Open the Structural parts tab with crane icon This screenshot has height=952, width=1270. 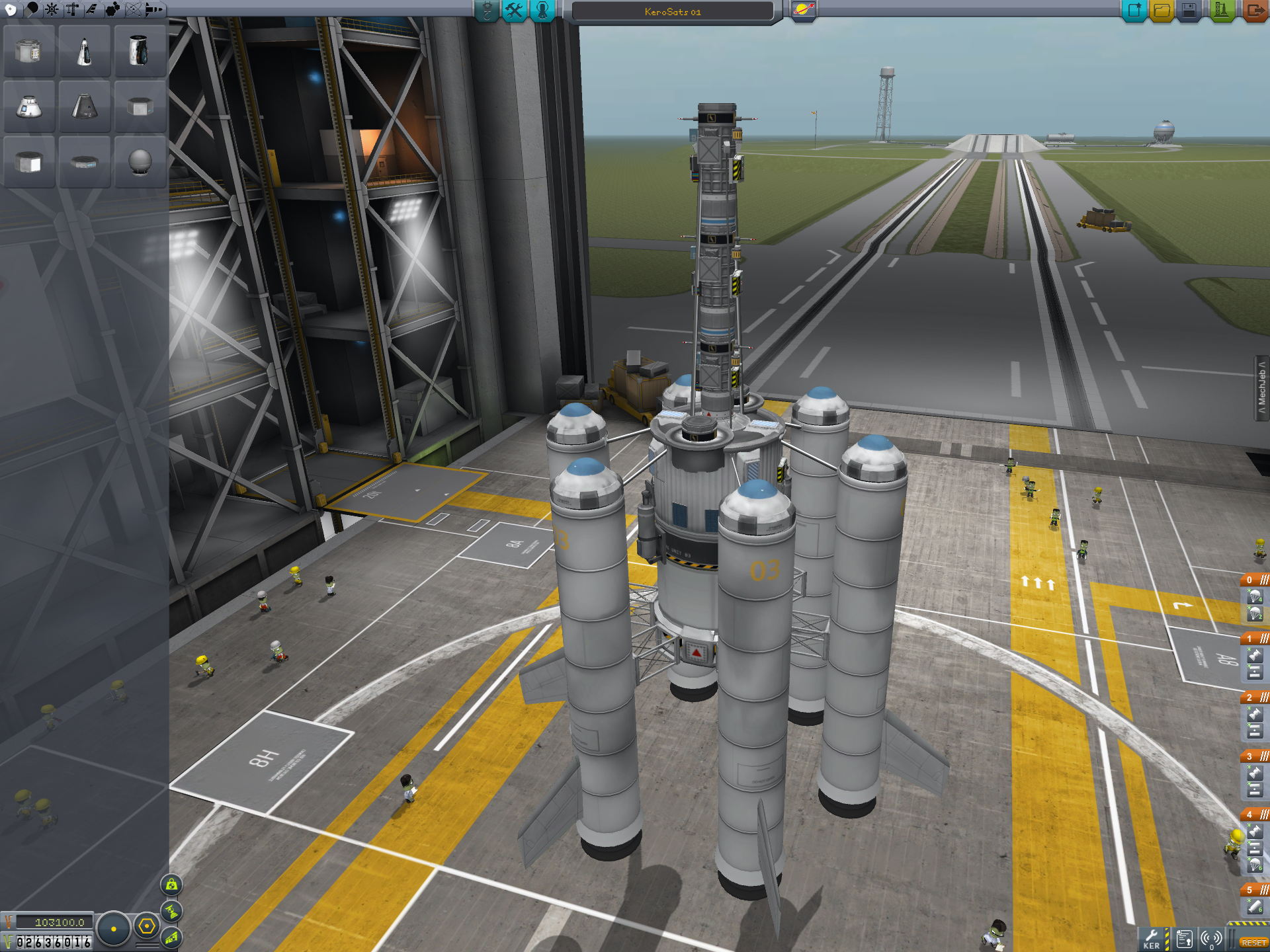point(71,9)
